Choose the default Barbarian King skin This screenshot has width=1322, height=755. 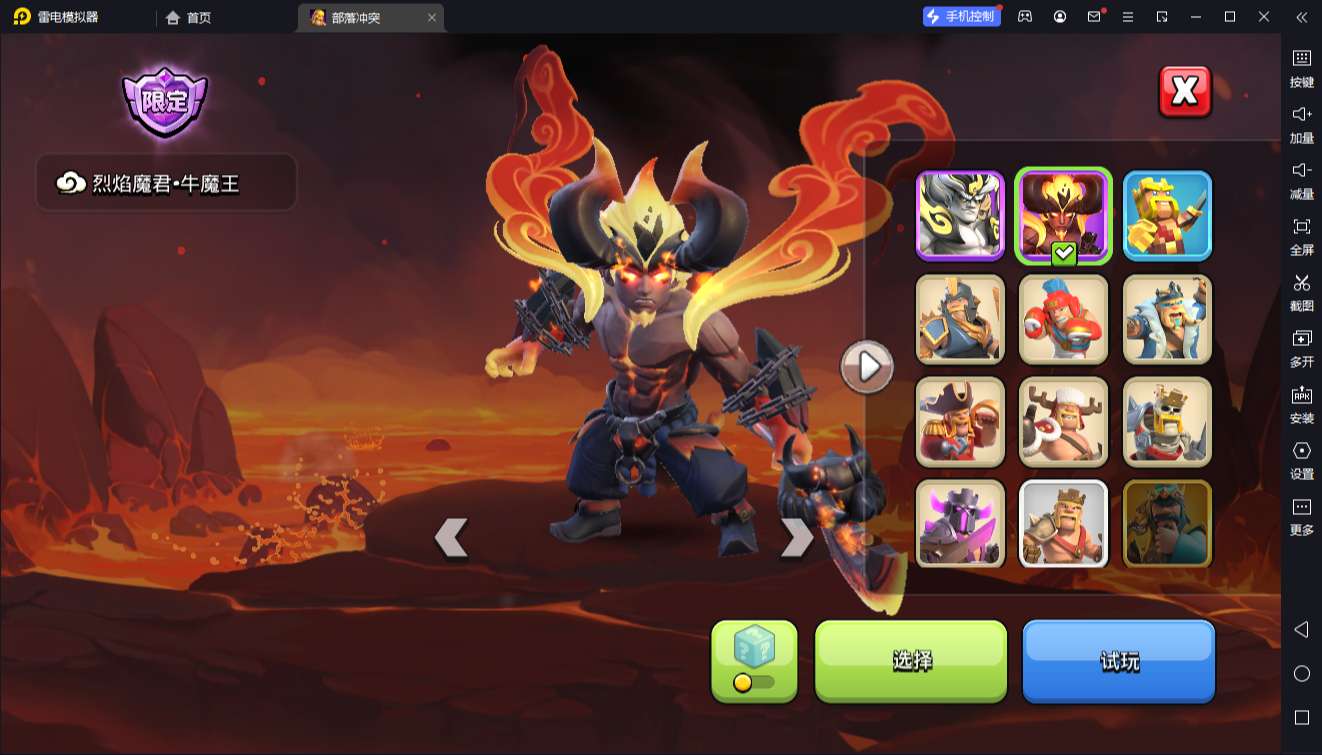click(x=1063, y=524)
